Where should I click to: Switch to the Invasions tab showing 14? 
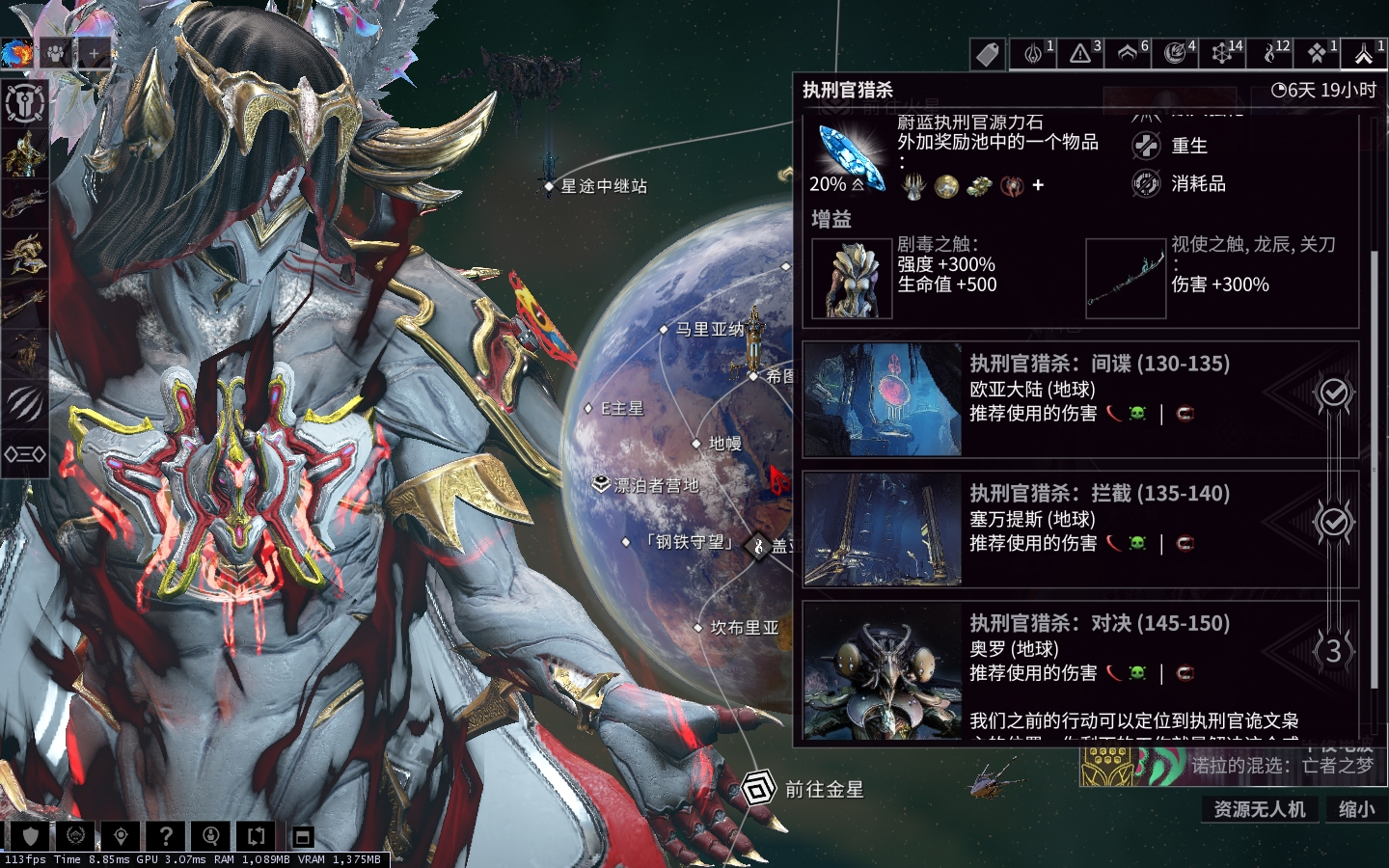tap(1224, 54)
